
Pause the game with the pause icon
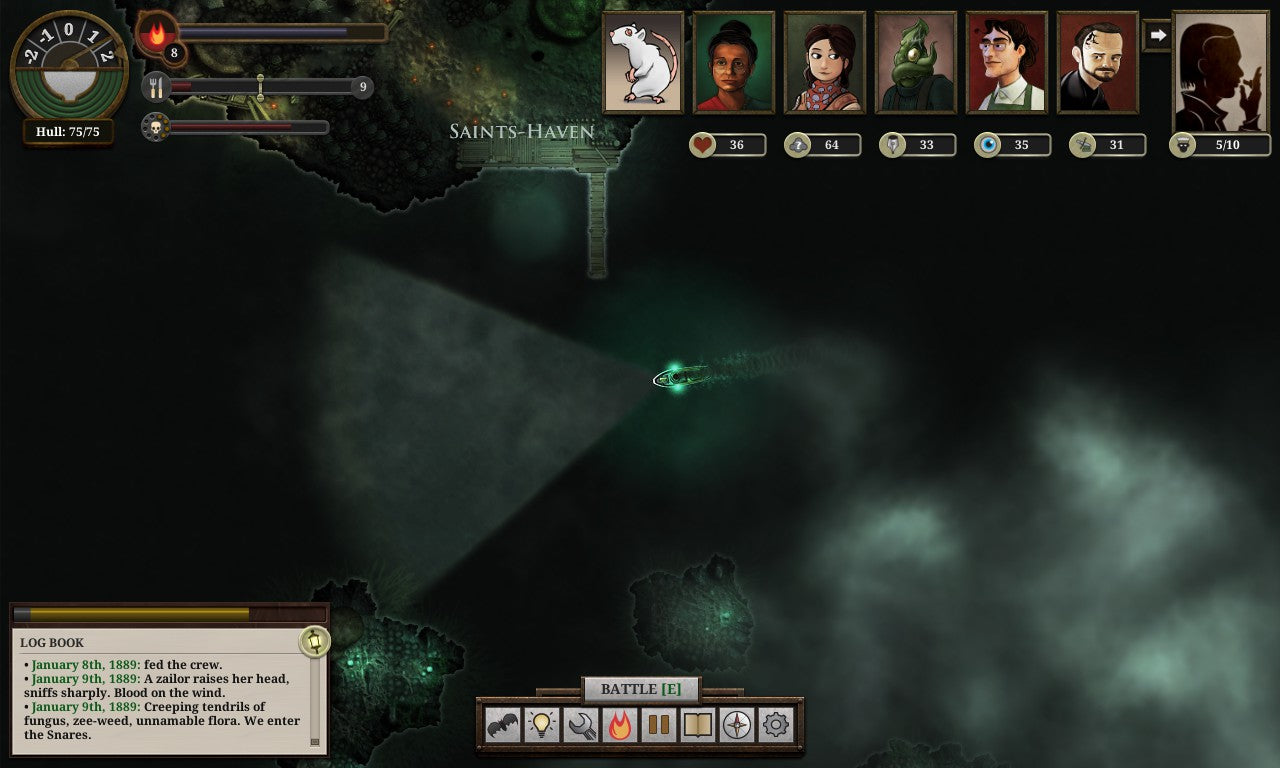(659, 723)
